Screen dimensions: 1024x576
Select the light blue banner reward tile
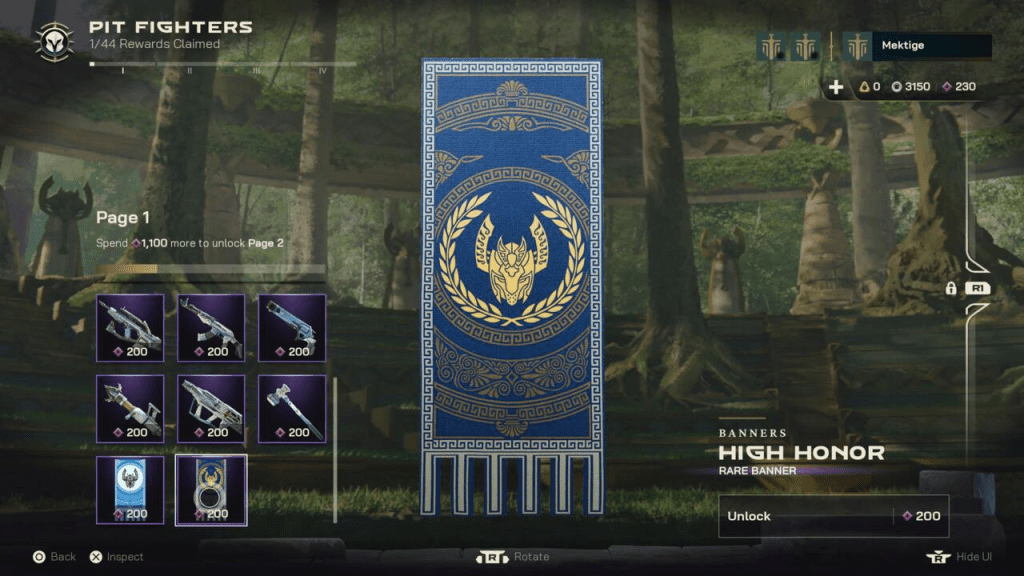130,489
